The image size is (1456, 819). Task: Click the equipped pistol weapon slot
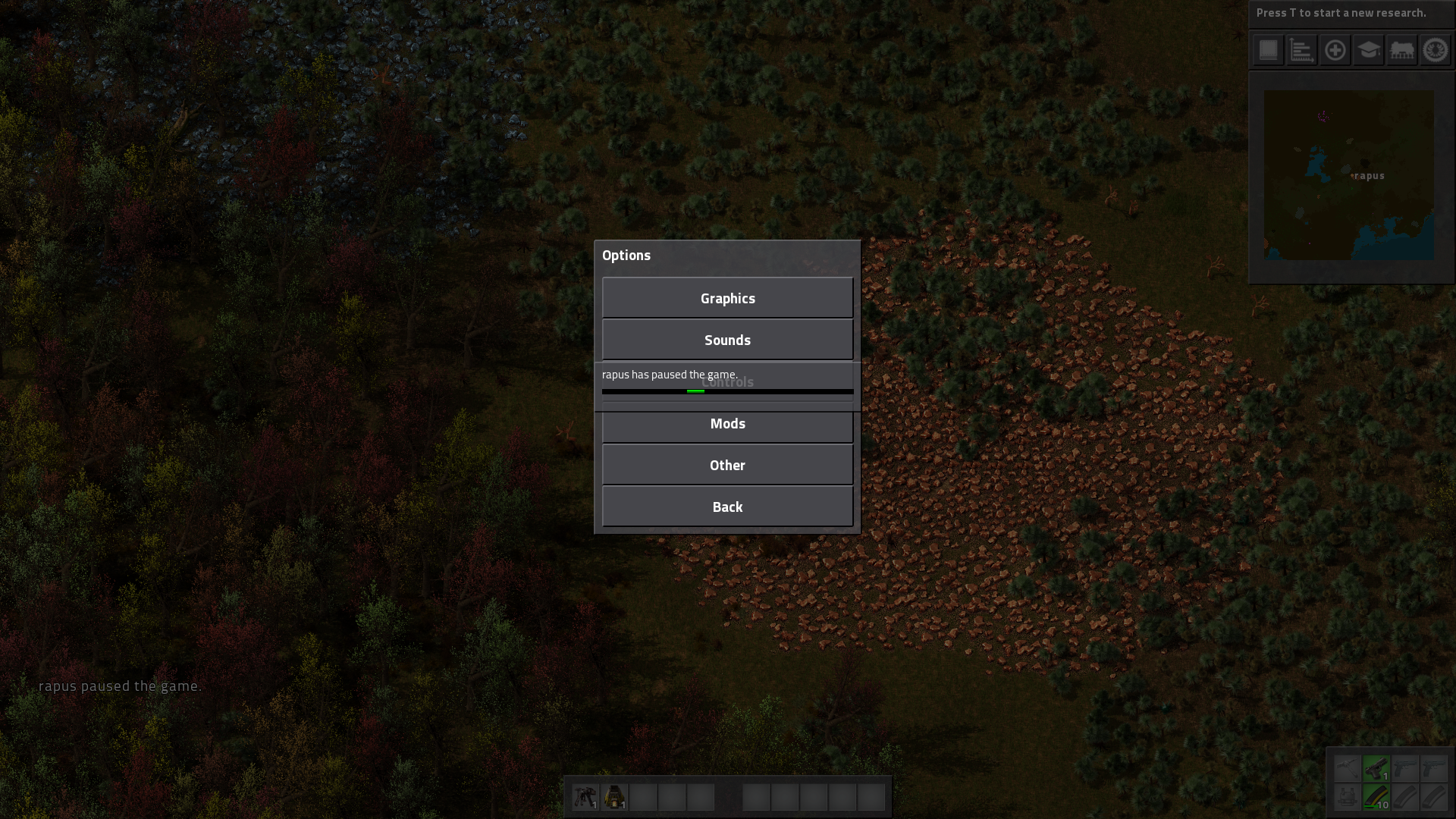[x=1376, y=769]
